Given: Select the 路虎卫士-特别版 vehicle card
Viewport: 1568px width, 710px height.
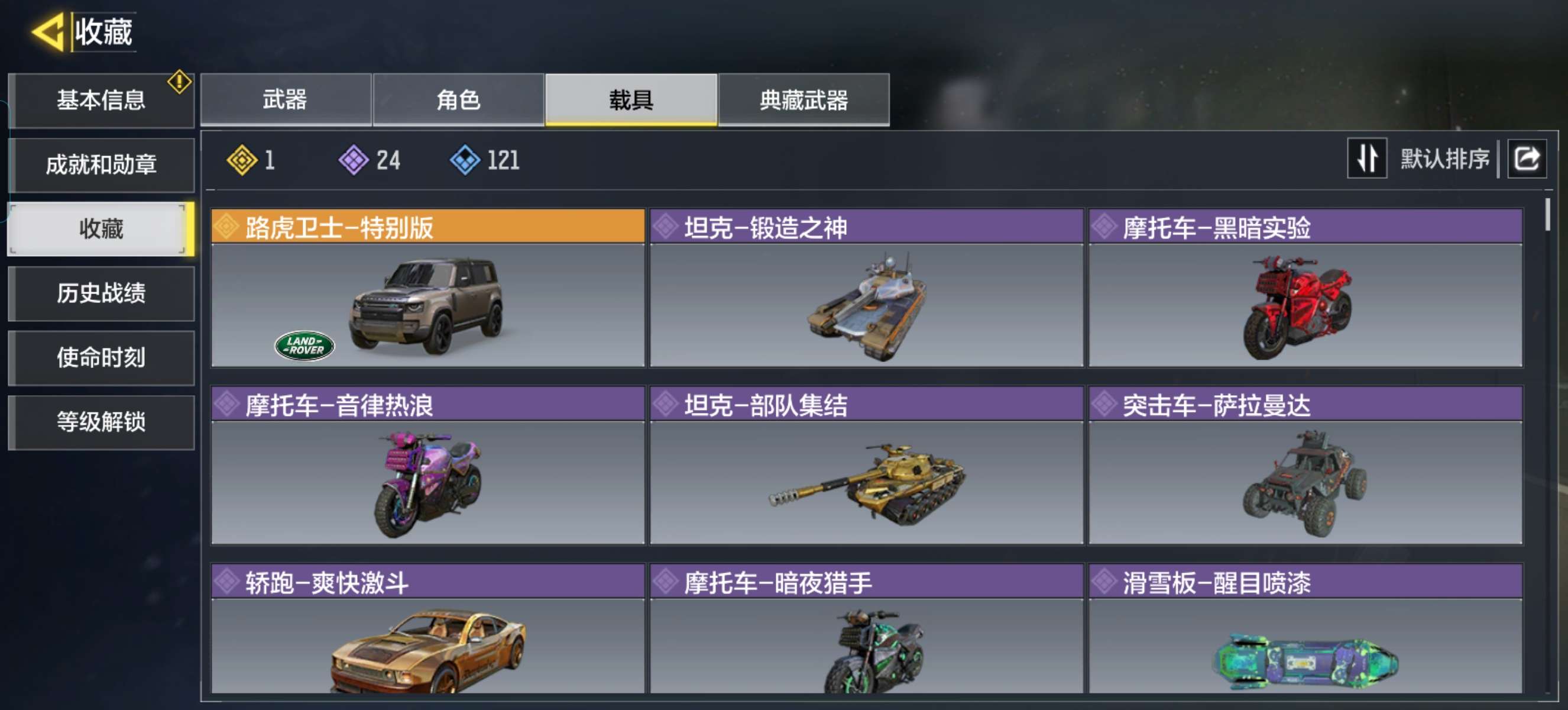Looking at the screenshot, I should pos(427,288).
